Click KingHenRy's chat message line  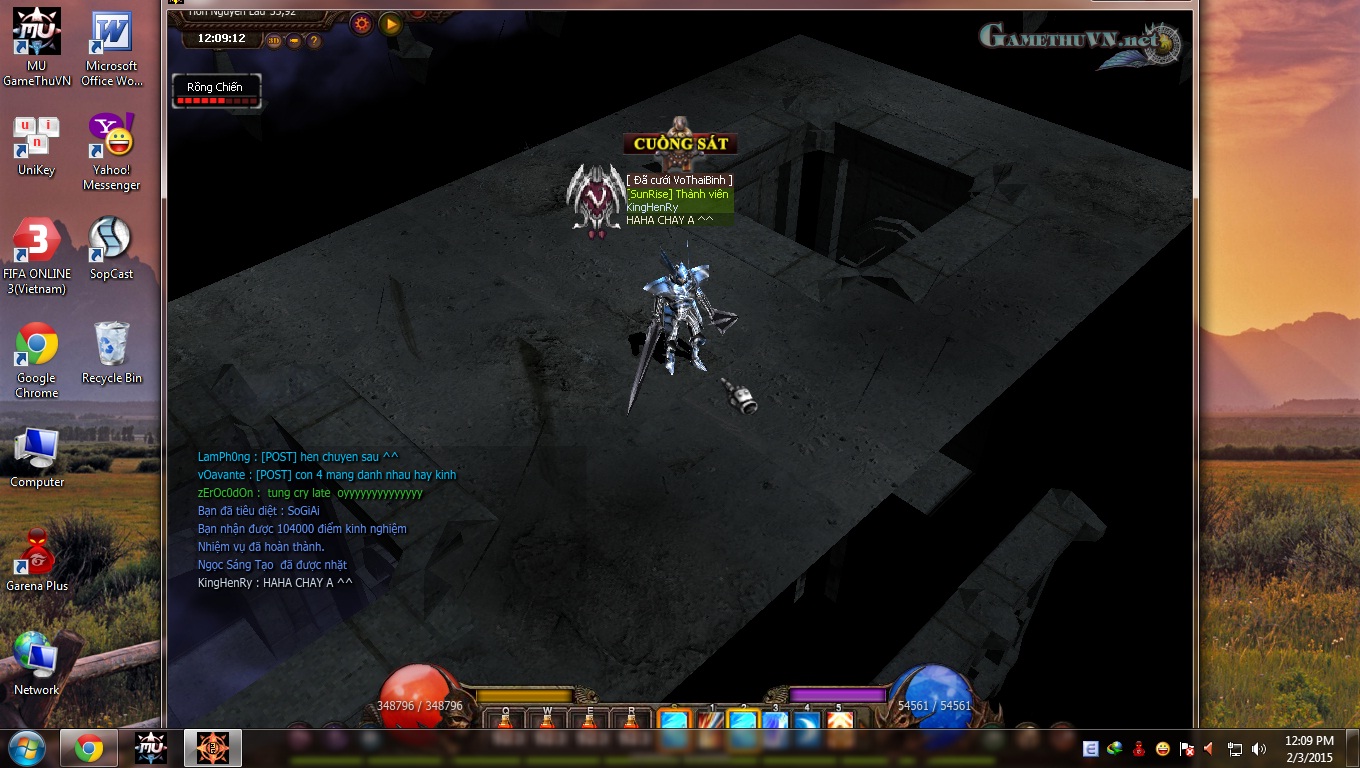point(275,583)
